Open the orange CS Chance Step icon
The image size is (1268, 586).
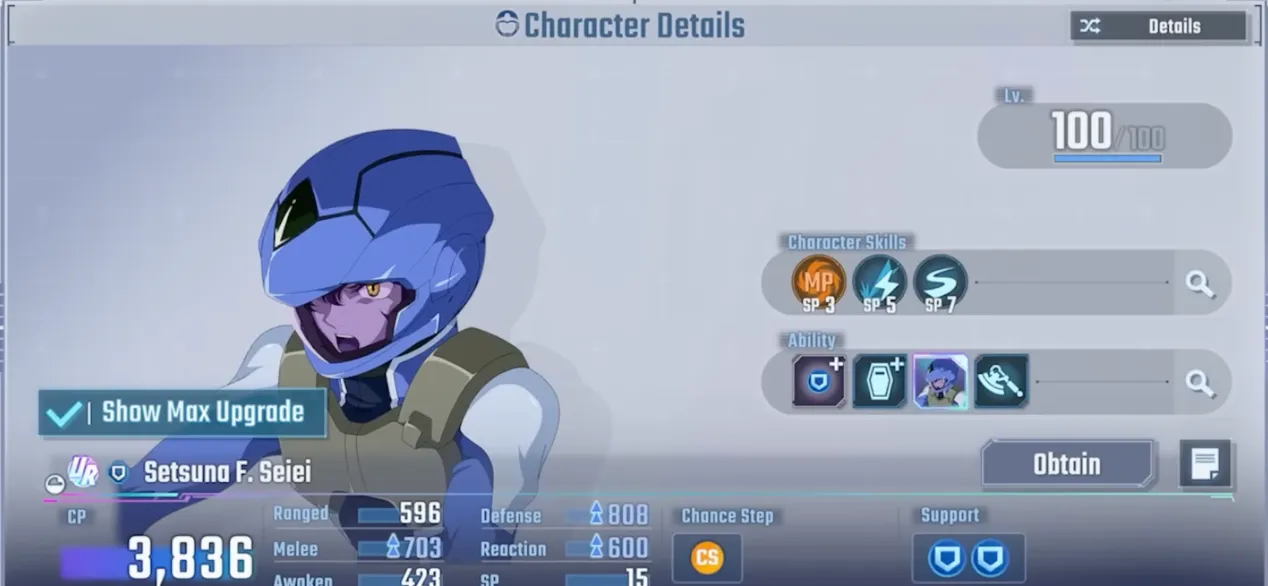707,558
